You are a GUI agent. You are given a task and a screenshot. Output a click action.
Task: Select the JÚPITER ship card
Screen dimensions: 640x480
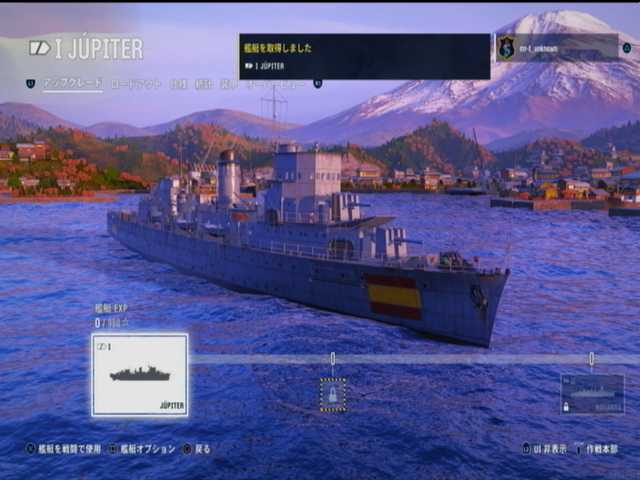[x=140, y=375]
